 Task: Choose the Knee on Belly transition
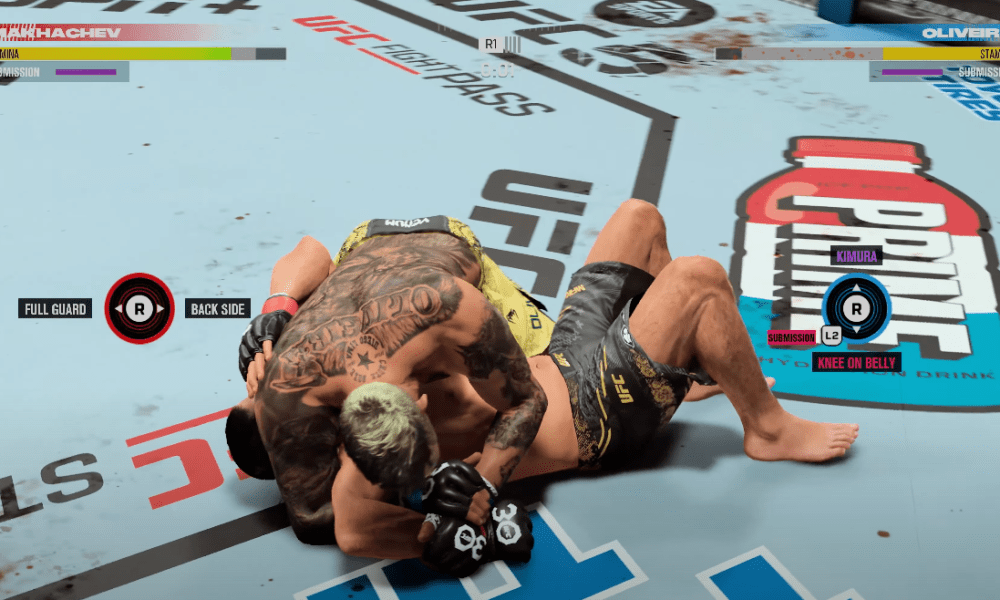856,362
